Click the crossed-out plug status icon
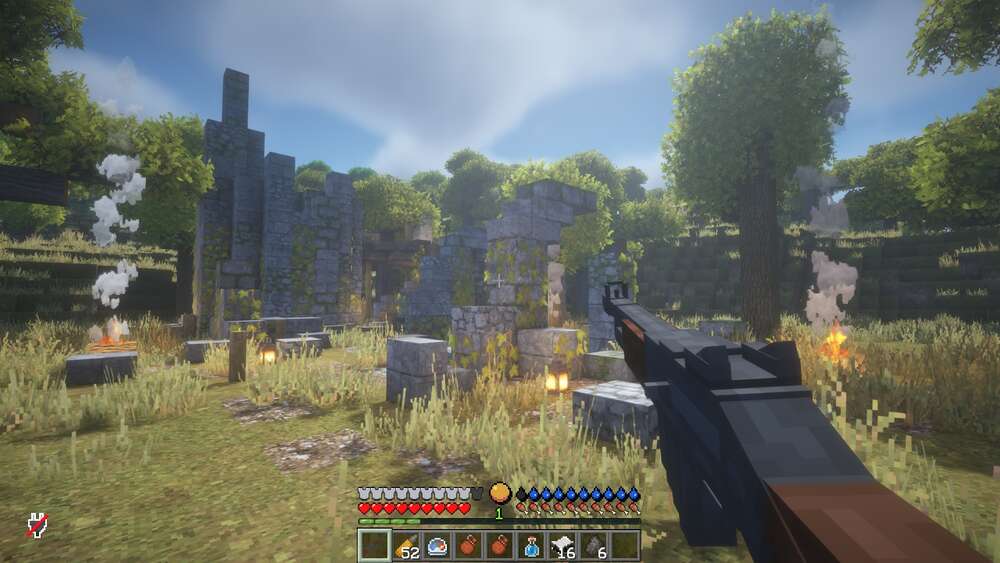1000x563 pixels. pyautogui.click(x=37, y=524)
